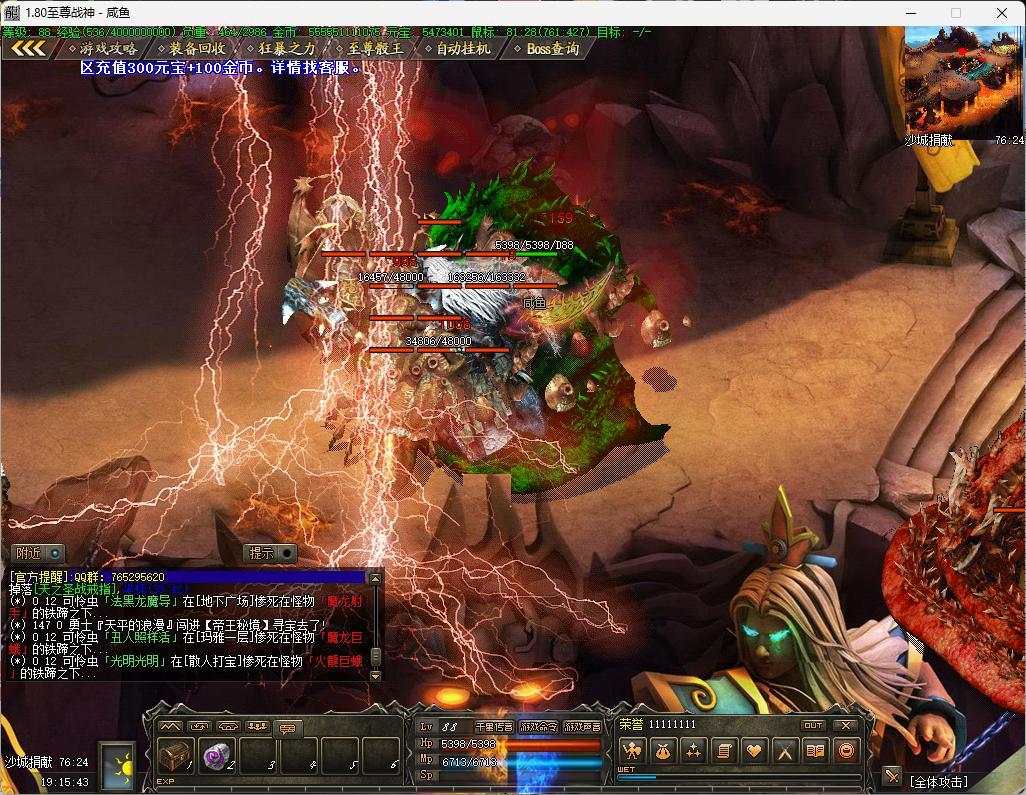Collapse the top menu with the arrow button
The image size is (1026, 795).
point(29,48)
